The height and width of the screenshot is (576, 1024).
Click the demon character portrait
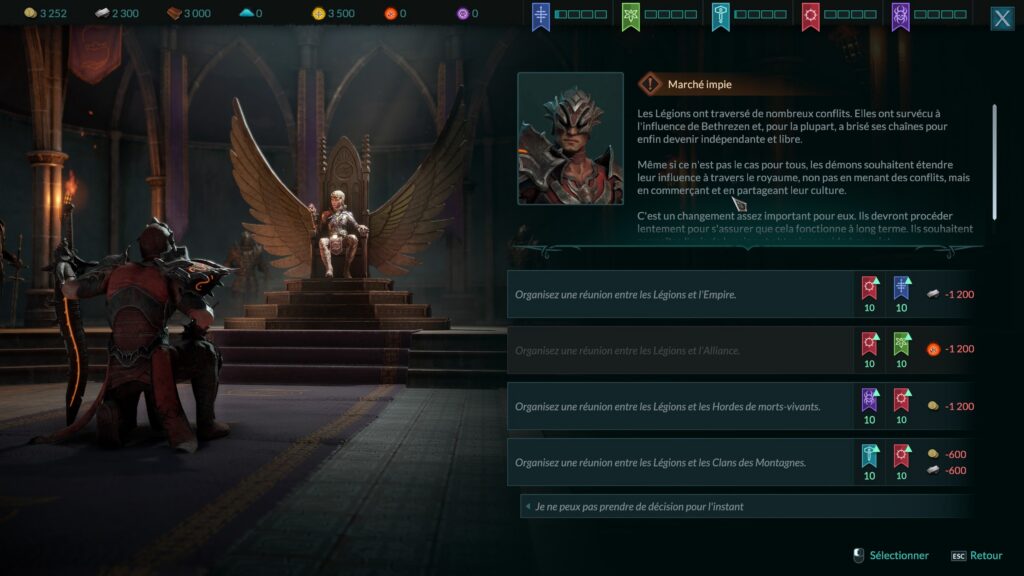[x=570, y=138]
